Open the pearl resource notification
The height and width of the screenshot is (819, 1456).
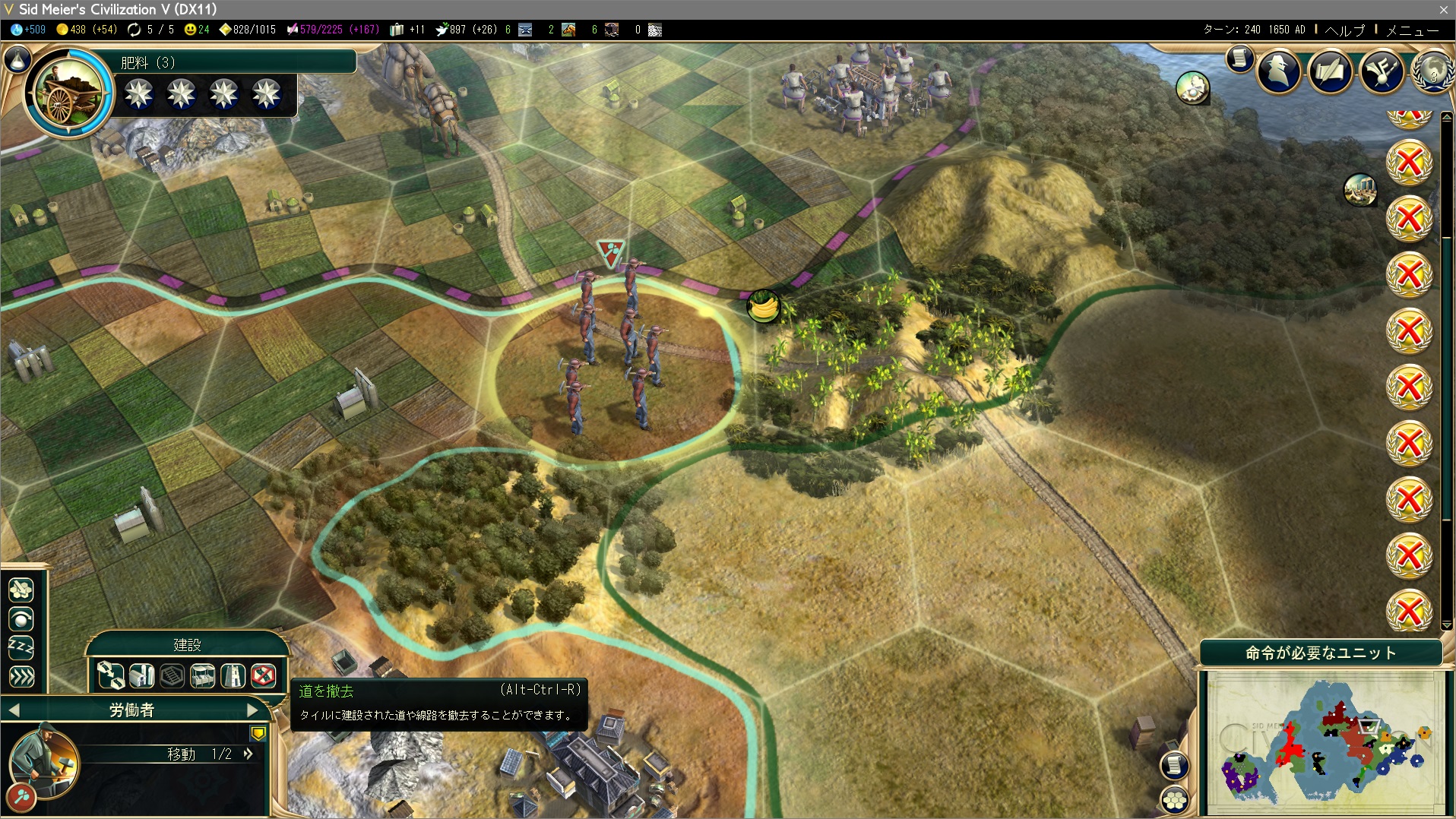1192,88
